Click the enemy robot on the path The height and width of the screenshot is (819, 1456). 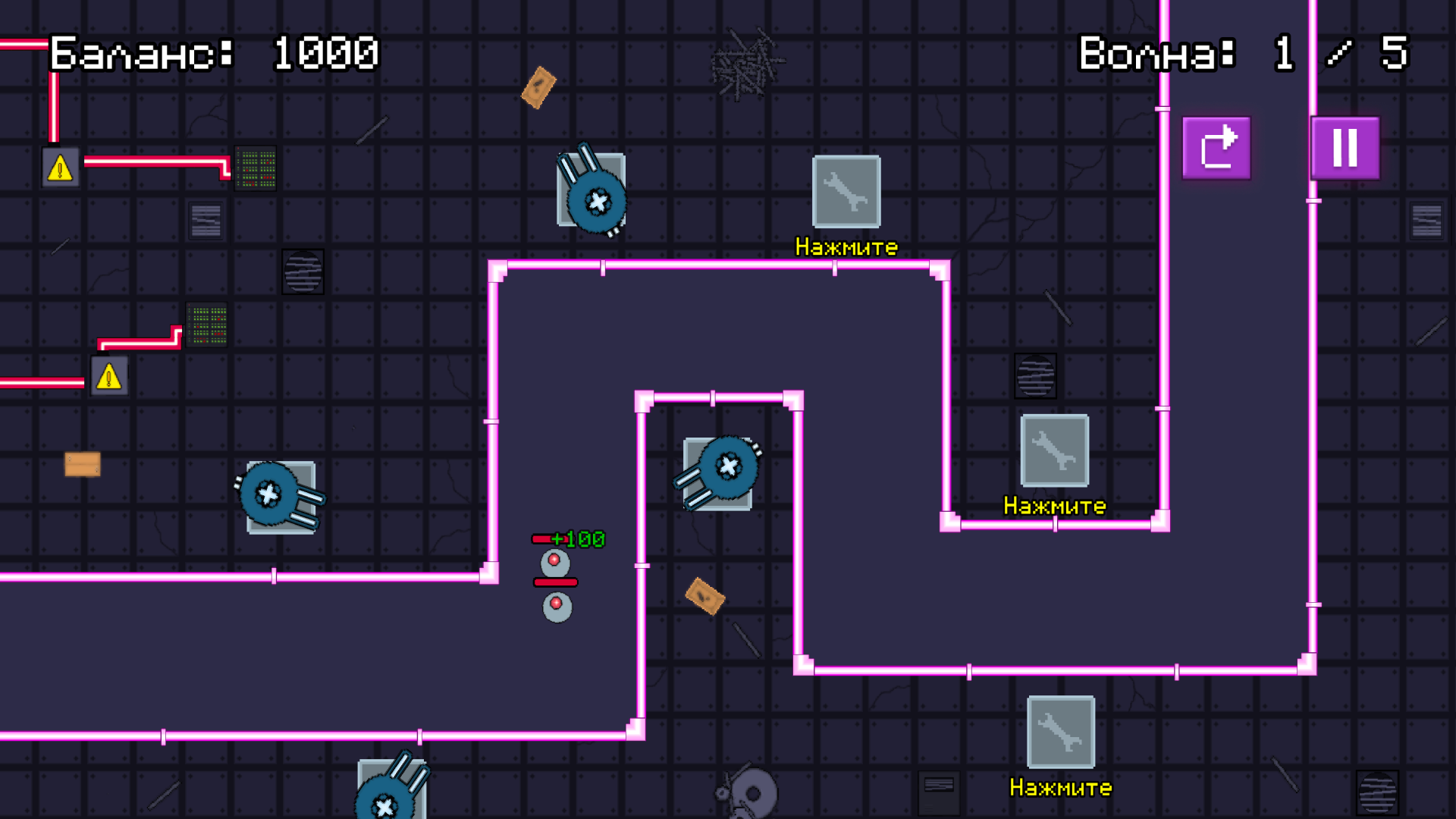click(556, 561)
